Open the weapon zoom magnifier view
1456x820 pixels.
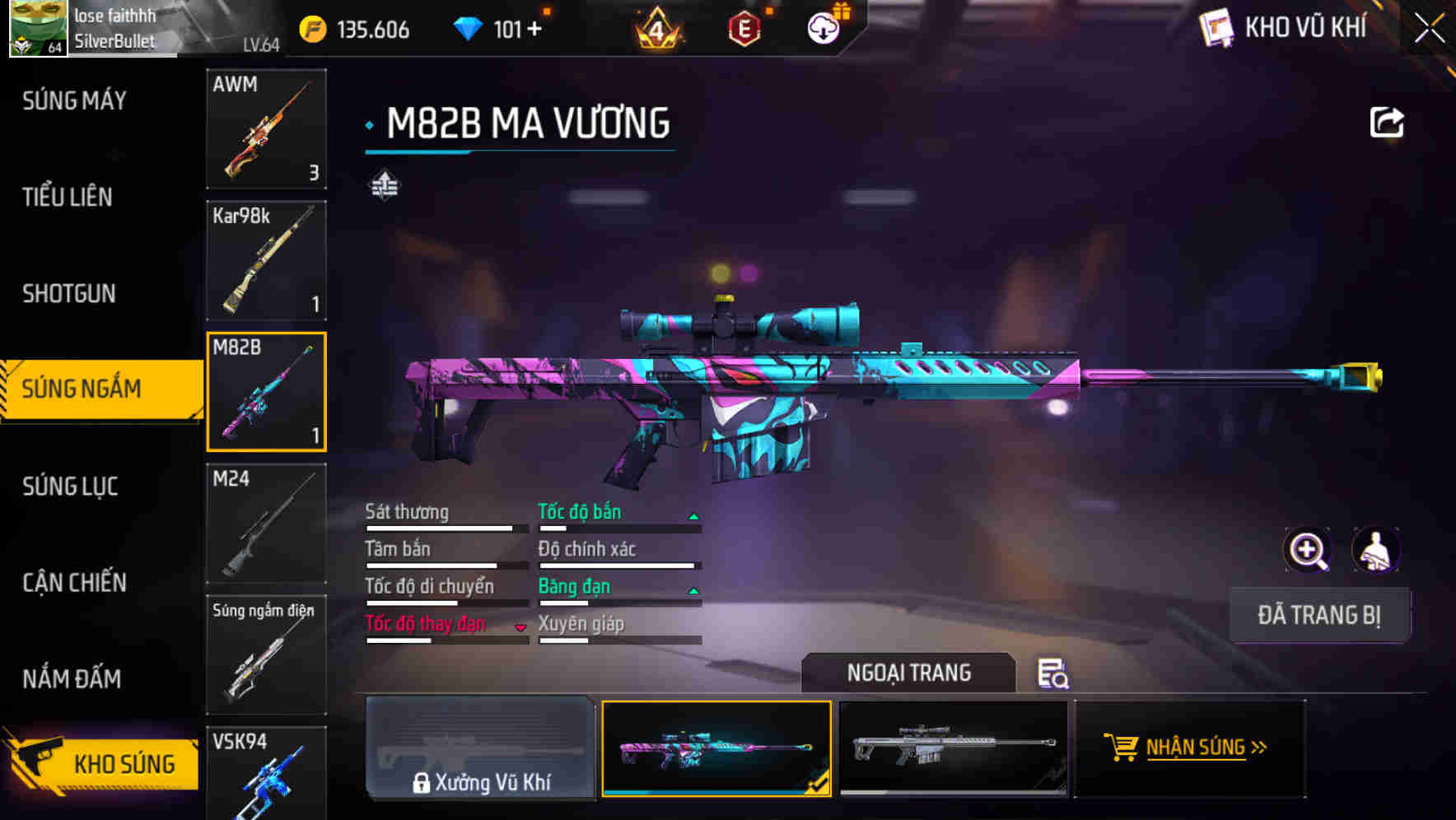[x=1308, y=550]
